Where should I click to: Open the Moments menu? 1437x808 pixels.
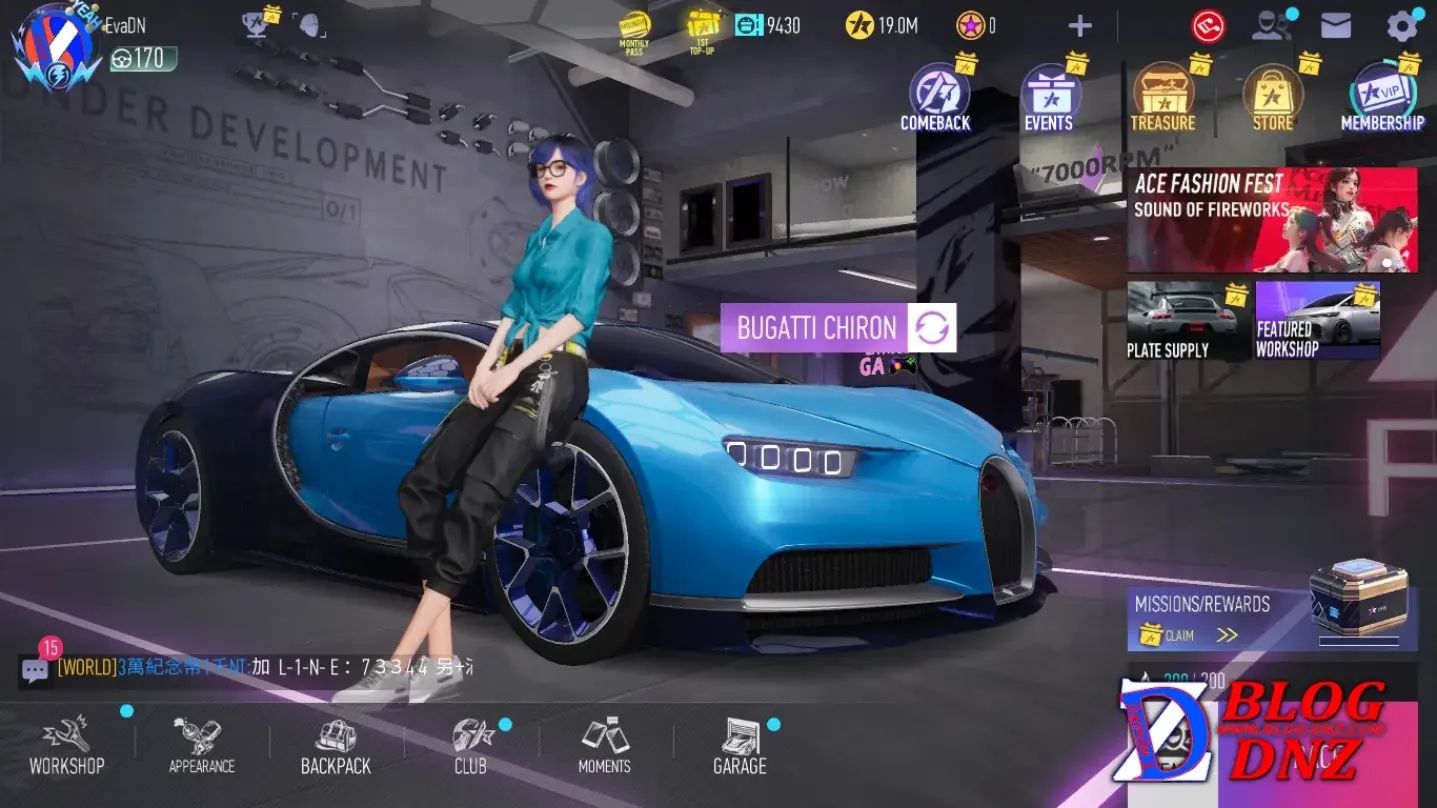click(x=604, y=745)
